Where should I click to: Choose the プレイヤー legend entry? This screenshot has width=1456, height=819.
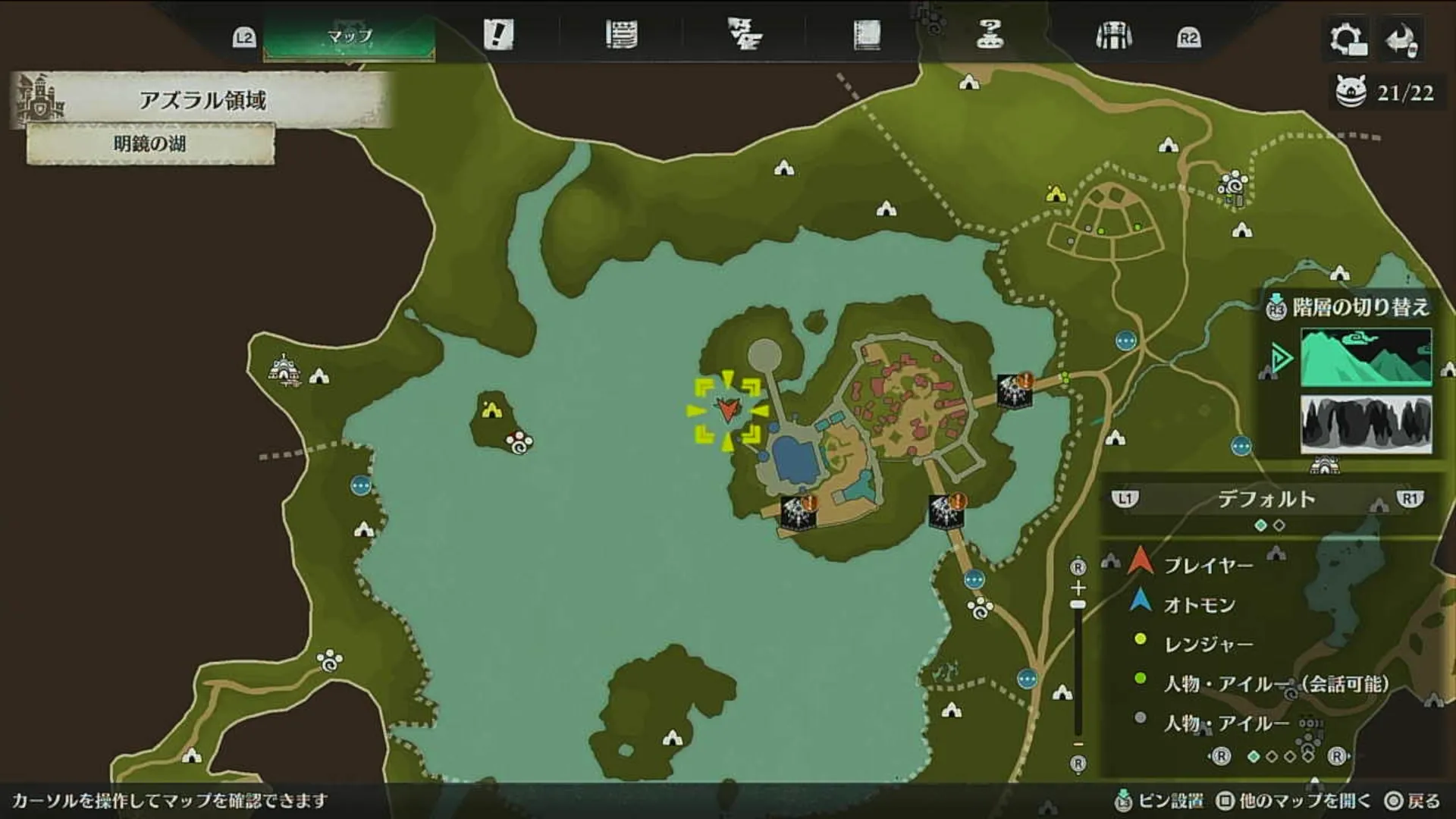point(1208,565)
